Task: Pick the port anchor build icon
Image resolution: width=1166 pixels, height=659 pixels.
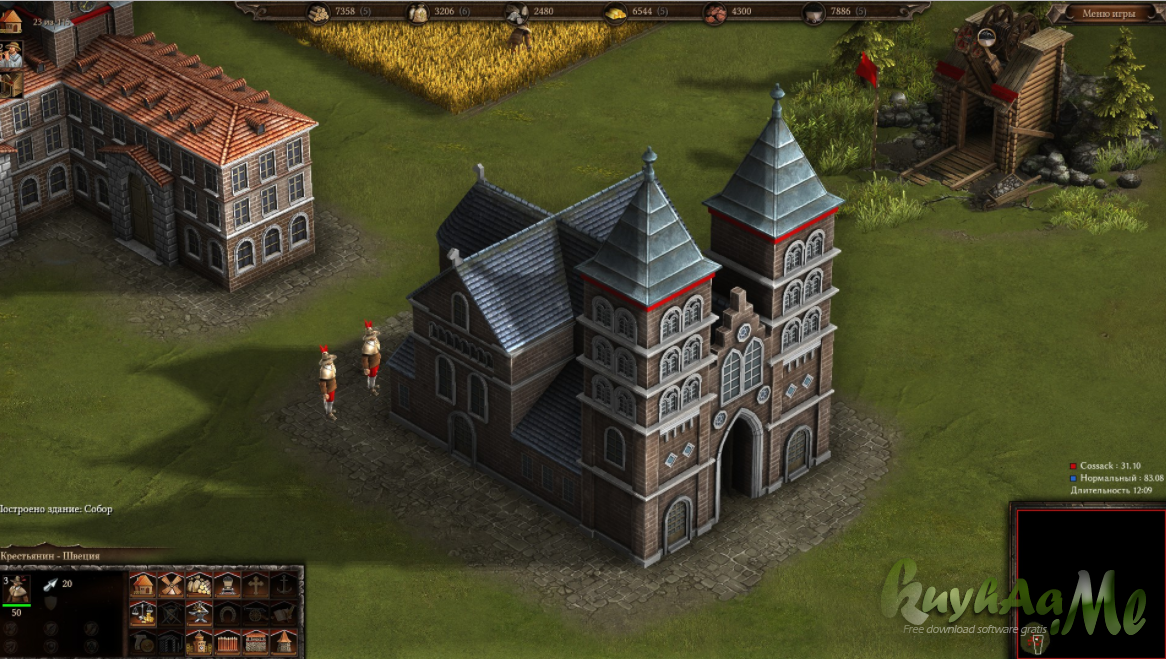Action: tap(284, 585)
